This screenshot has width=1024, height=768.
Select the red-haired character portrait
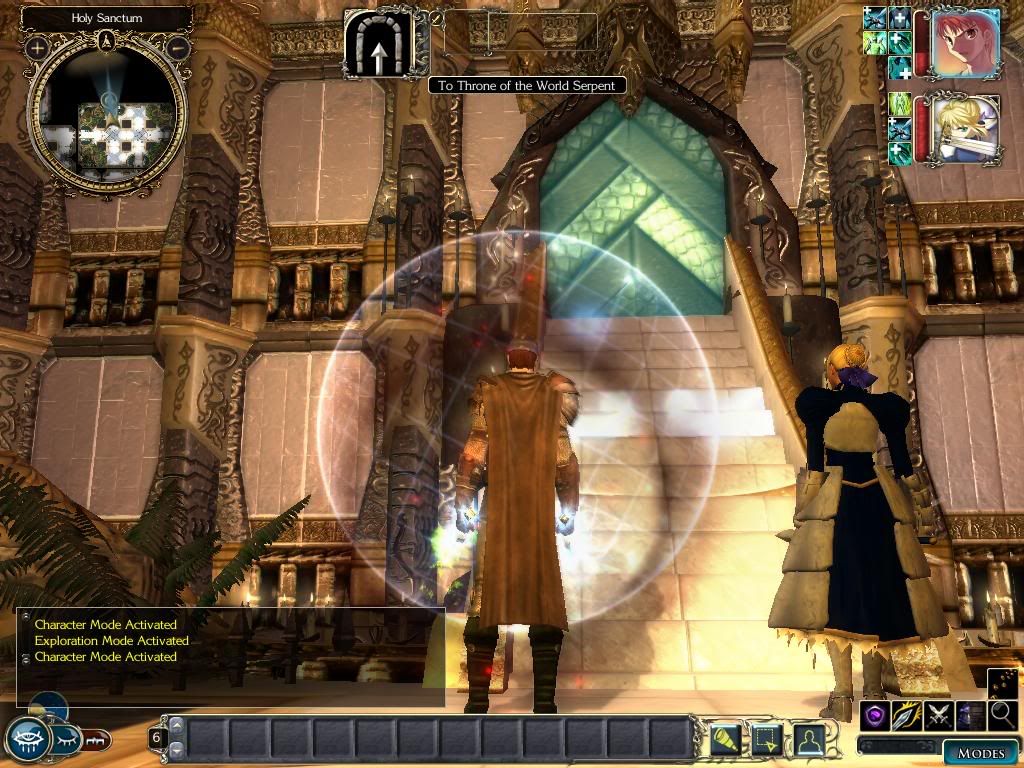(x=966, y=43)
